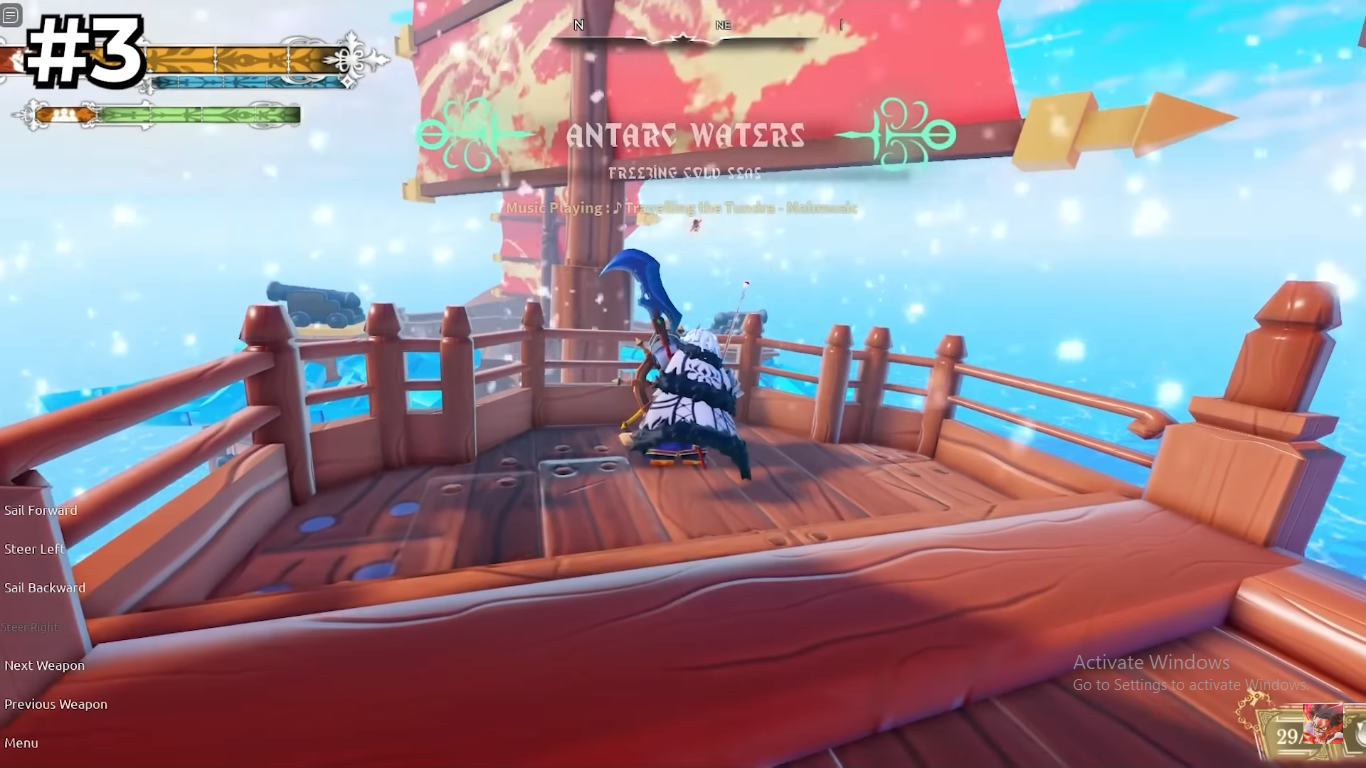Toggle Steer Left in the ship controls
Viewport: 1366px width, 768px height.
(x=35, y=548)
